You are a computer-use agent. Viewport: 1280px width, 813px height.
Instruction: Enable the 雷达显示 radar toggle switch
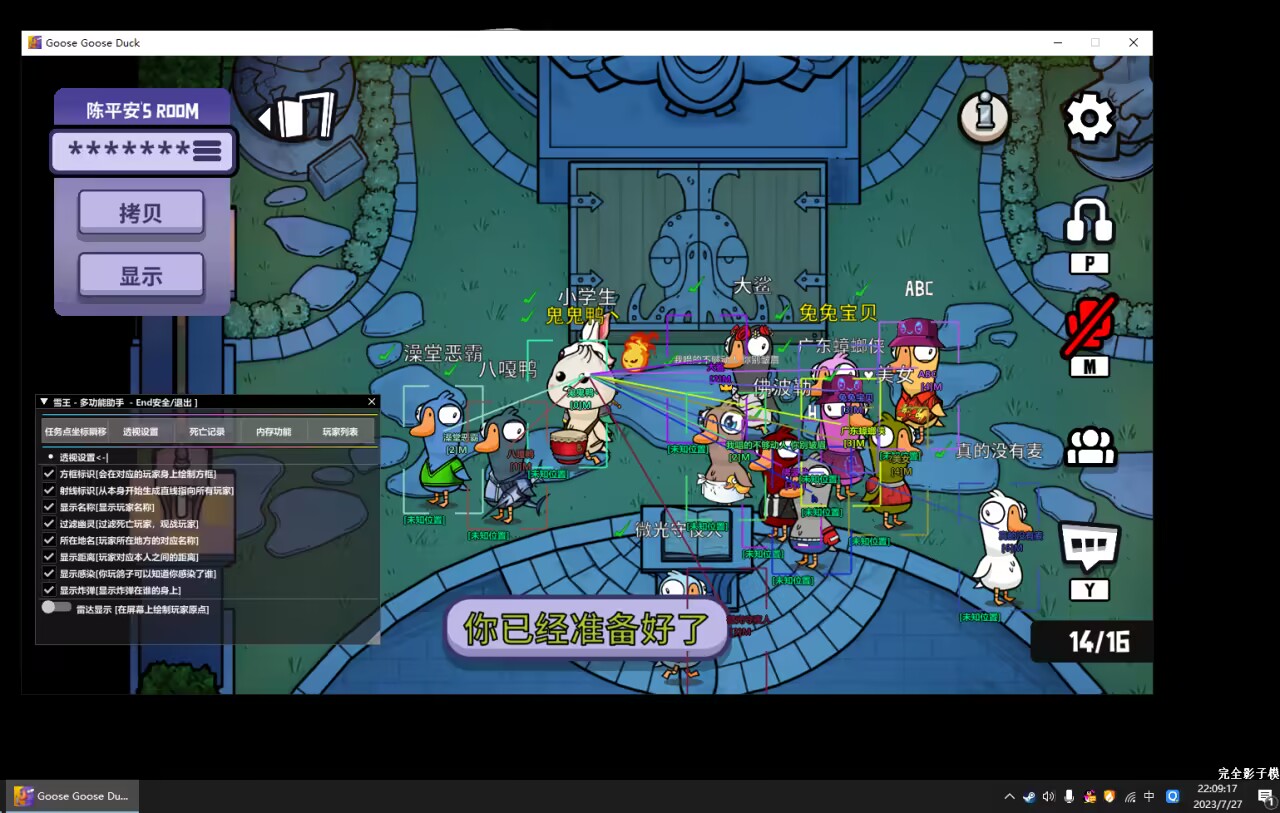tap(57, 607)
